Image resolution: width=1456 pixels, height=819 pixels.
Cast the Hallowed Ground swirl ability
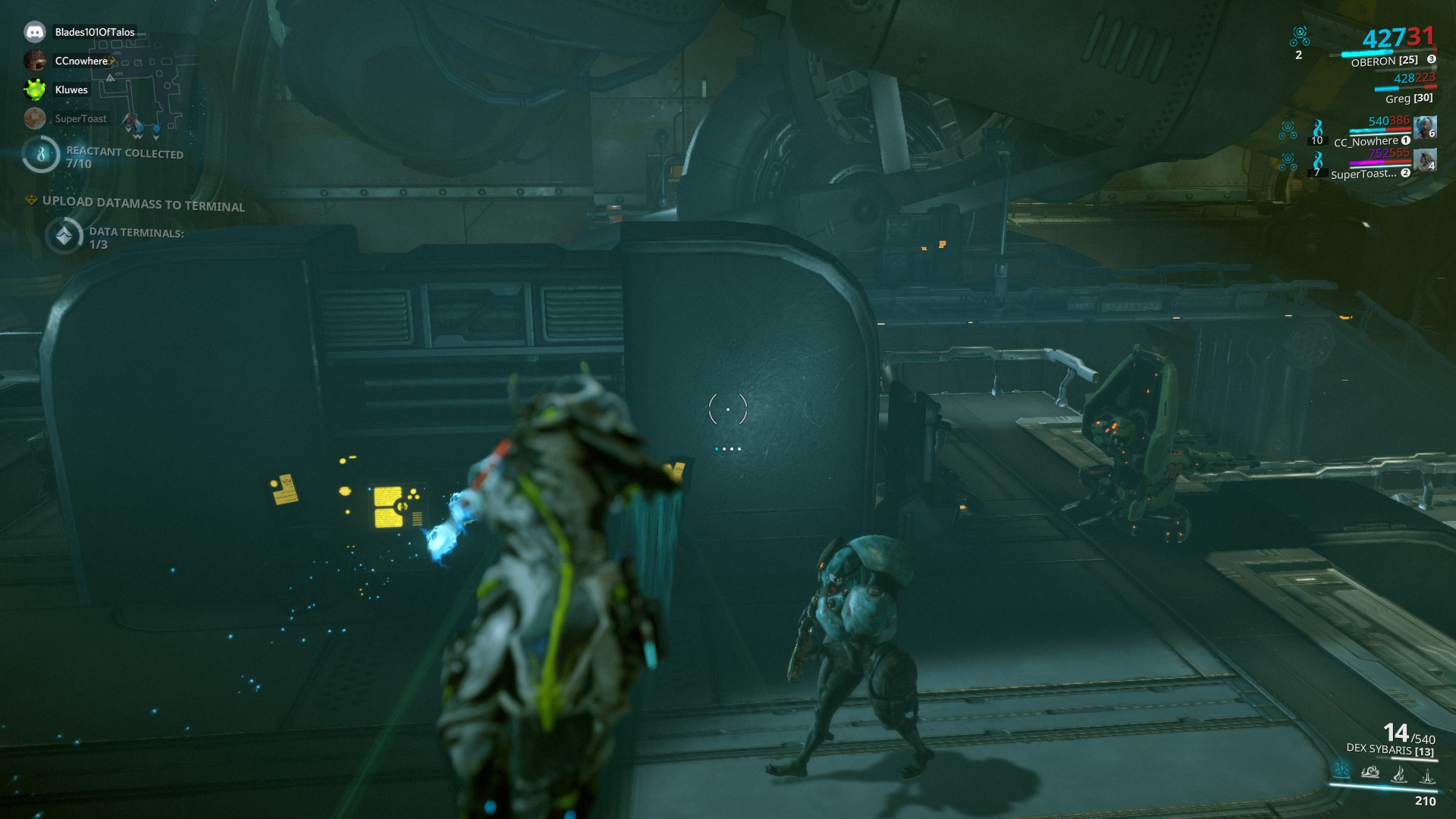pos(1370,772)
